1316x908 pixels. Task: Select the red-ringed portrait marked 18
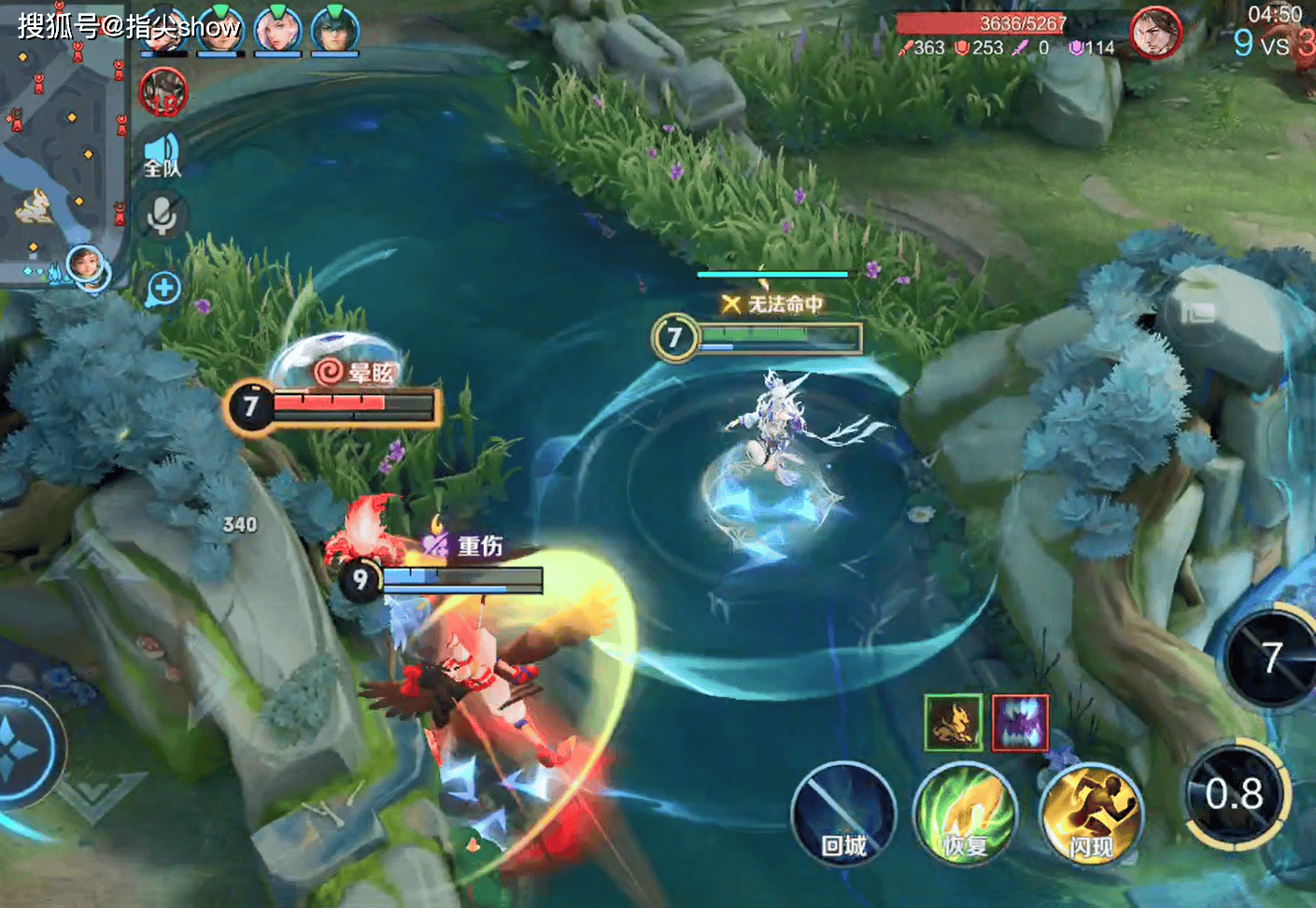tap(163, 93)
